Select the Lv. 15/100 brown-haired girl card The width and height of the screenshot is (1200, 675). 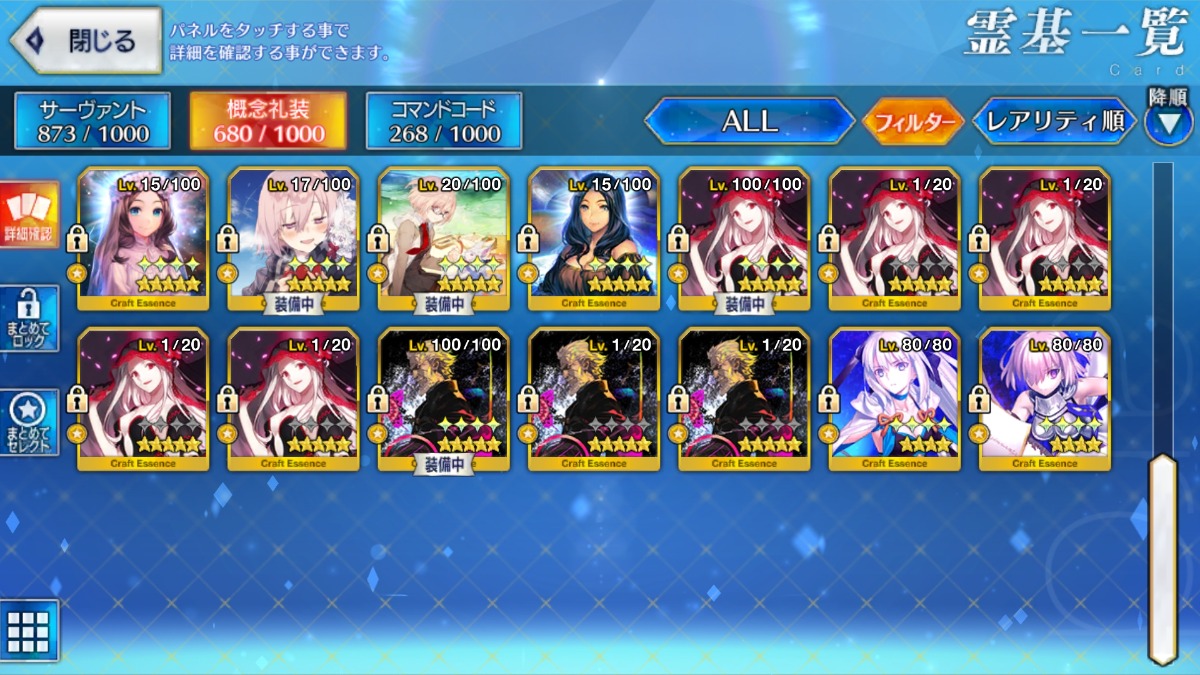pyautogui.click(x=143, y=238)
